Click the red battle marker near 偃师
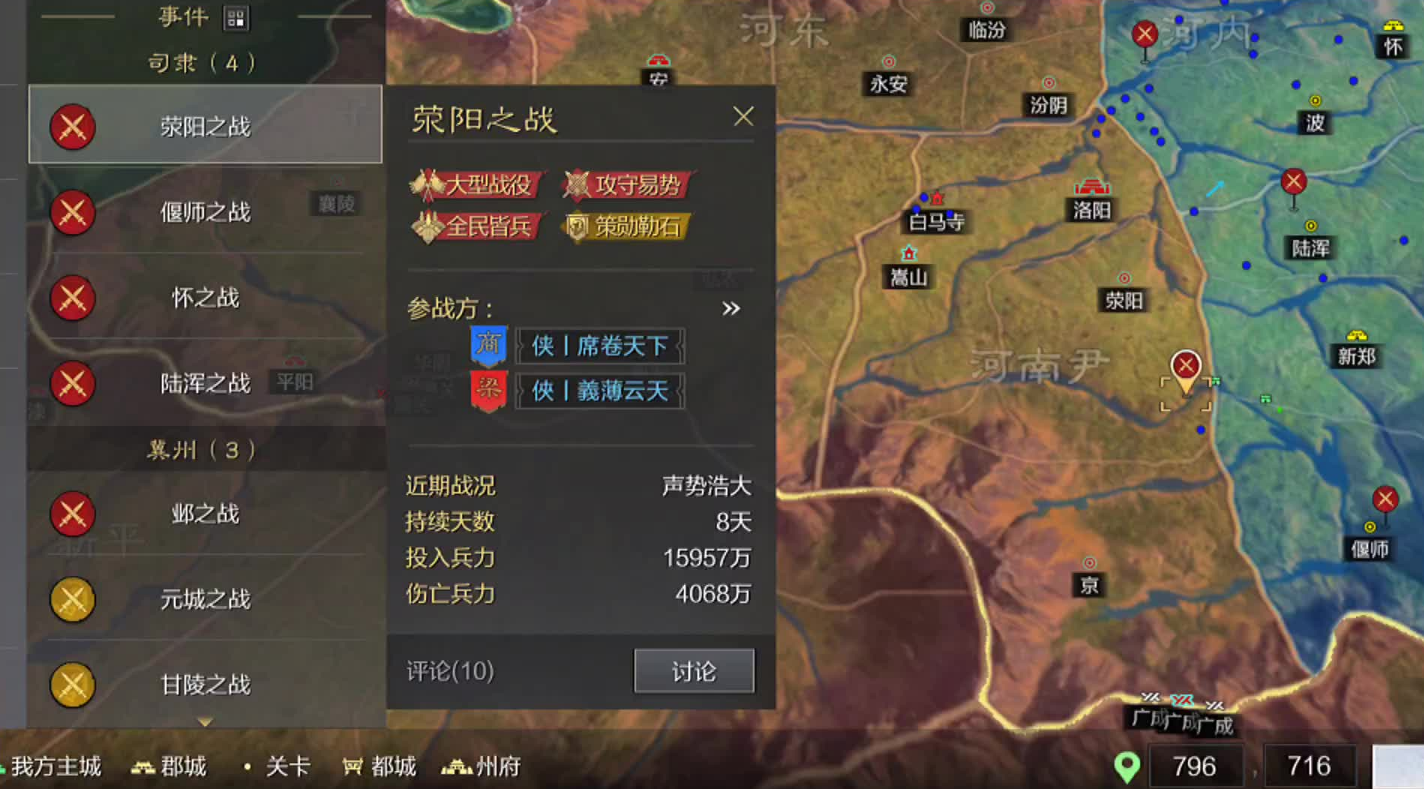Image resolution: width=1424 pixels, height=789 pixels. (x=1385, y=498)
